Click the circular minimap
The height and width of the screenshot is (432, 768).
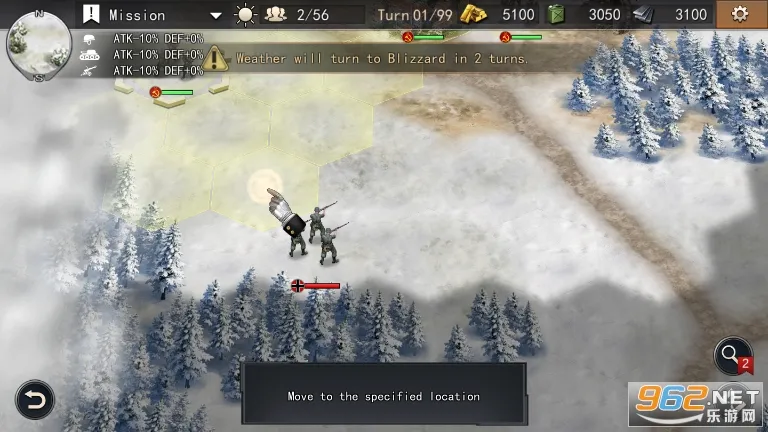click(39, 45)
